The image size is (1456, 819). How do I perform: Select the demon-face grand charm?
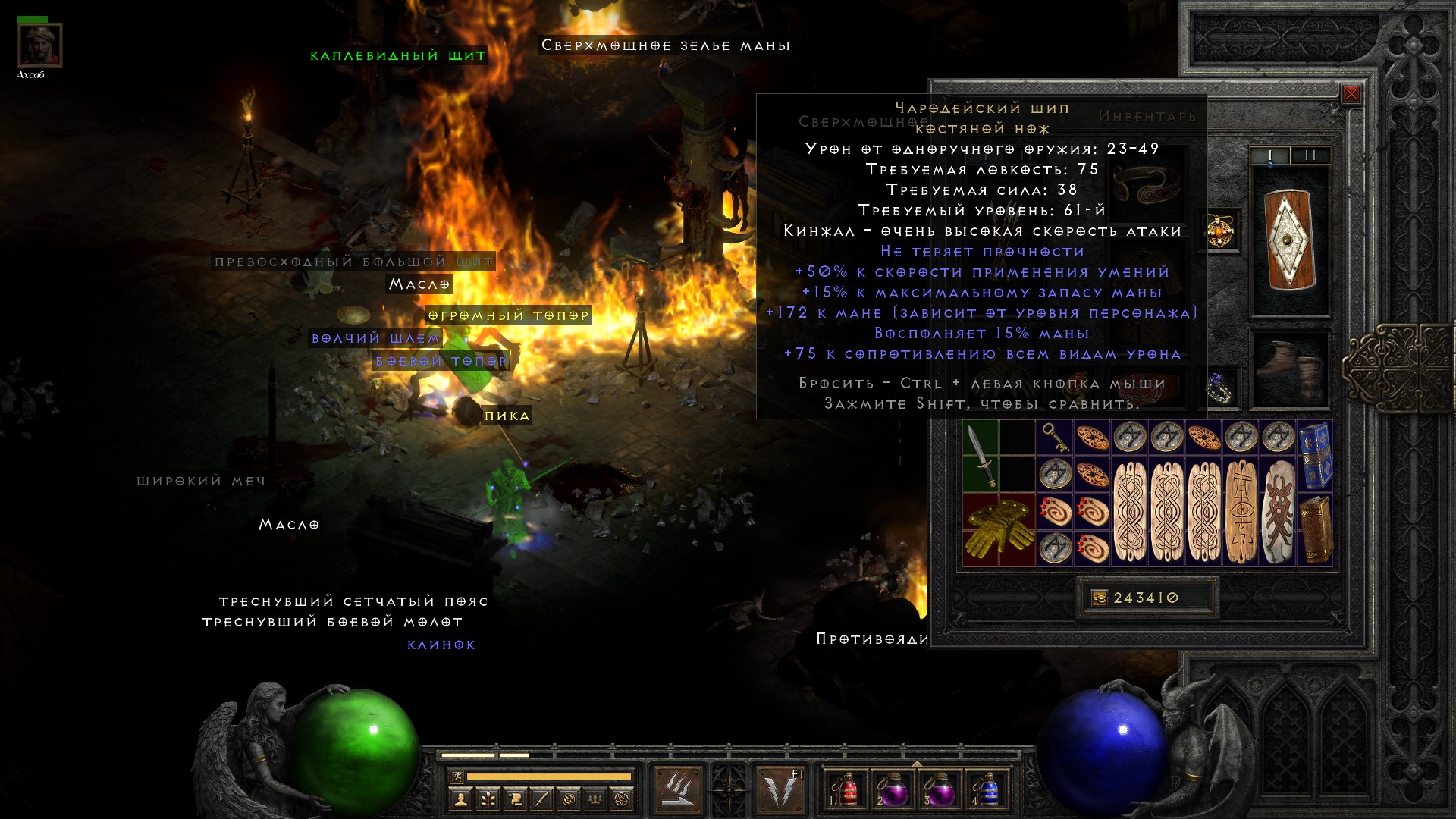pyautogui.click(x=1279, y=511)
